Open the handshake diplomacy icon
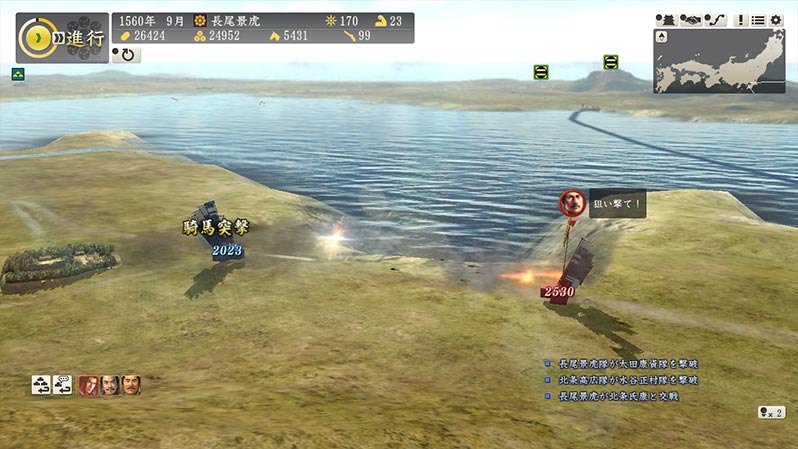798x449 pixels. [692, 20]
